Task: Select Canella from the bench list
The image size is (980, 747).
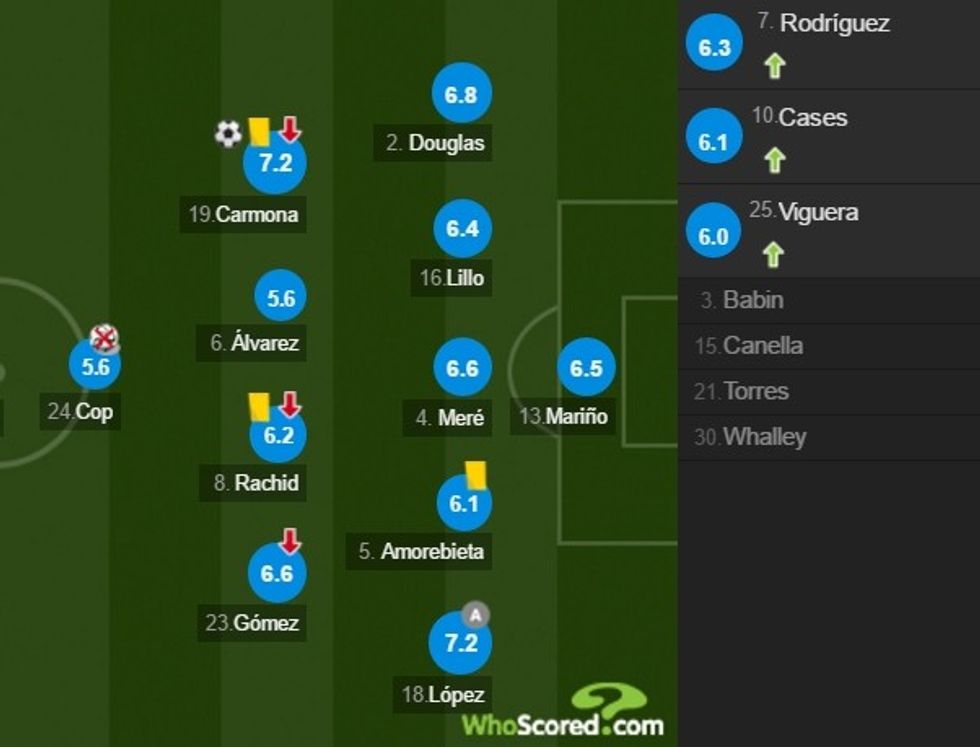Action: tap(828, 346)
